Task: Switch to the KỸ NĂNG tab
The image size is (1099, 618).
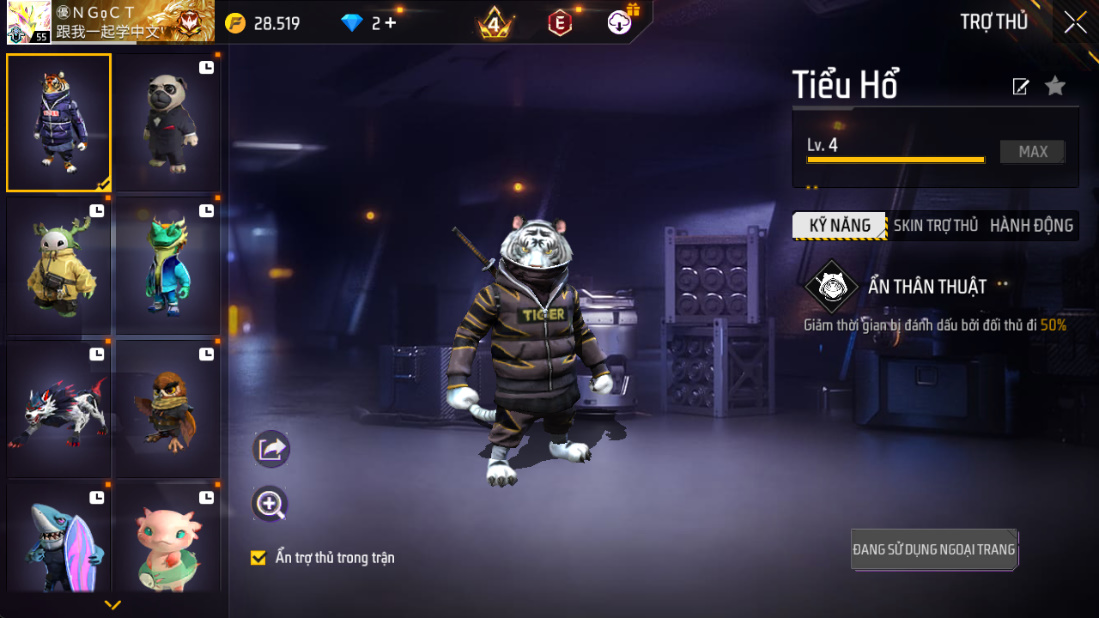Action: (x=839, y=225)
